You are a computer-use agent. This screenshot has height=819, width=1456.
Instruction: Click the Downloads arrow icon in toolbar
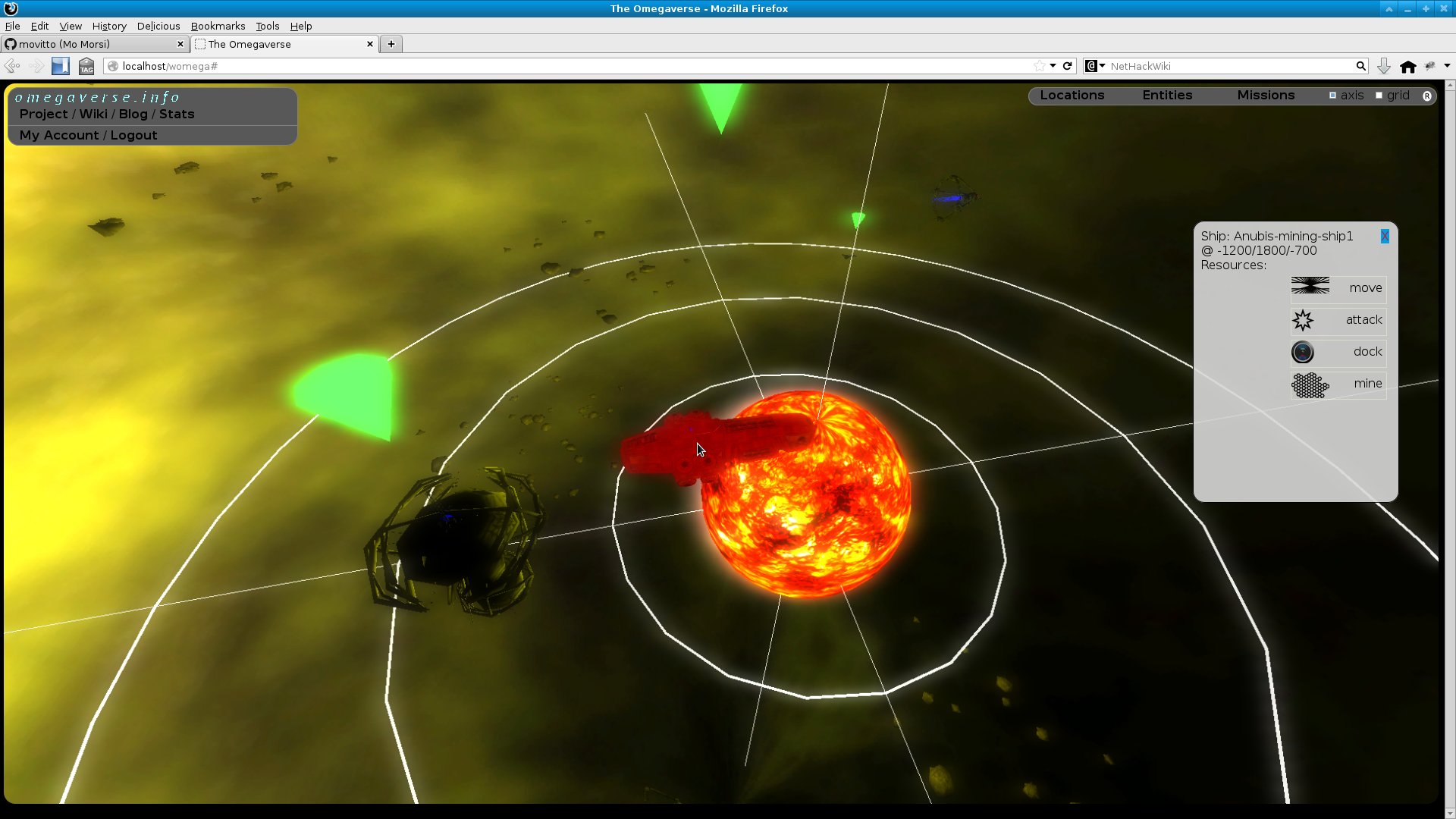1383,66
